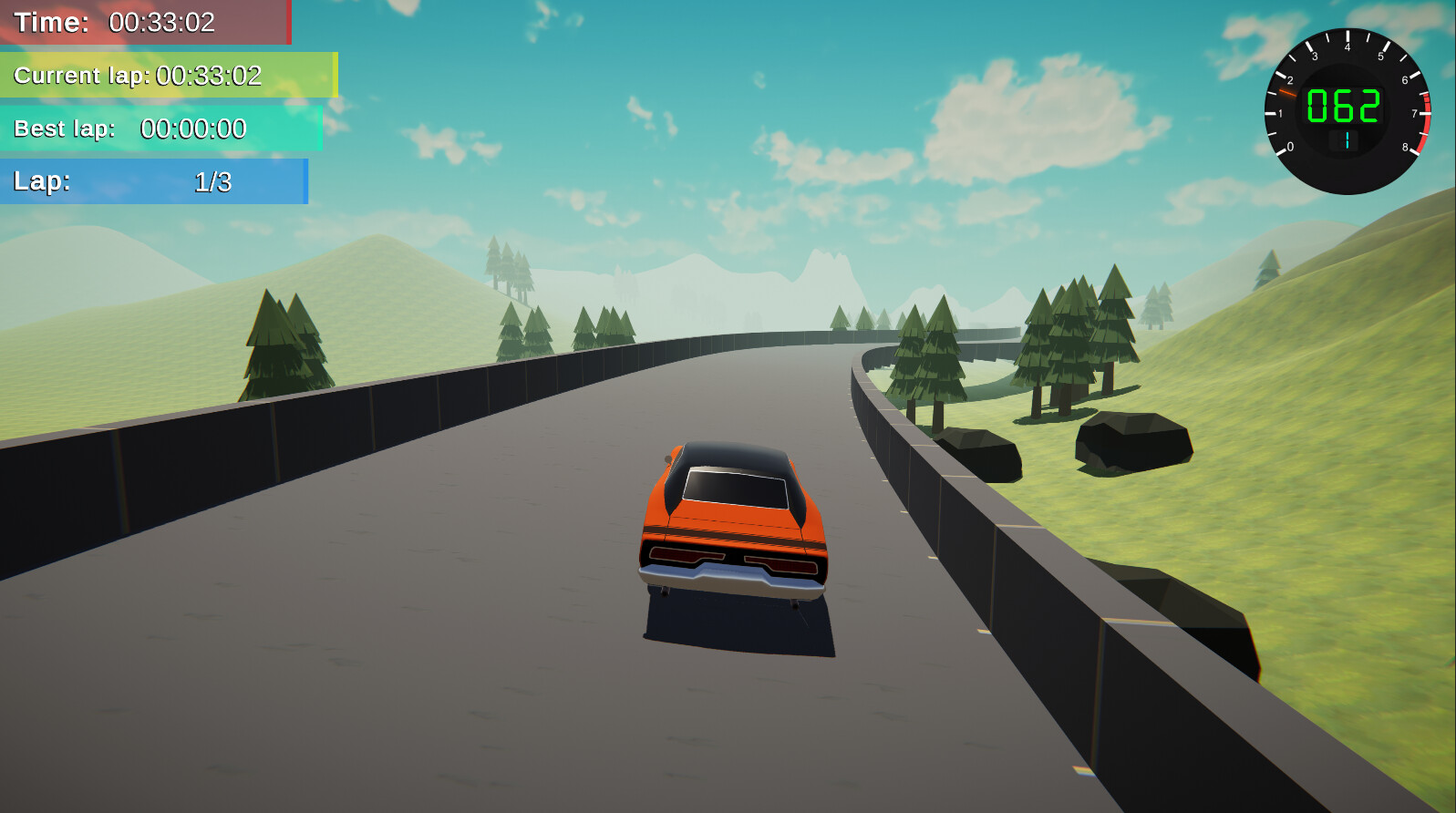Select the number 8 on the gauge

point(1404,146)
